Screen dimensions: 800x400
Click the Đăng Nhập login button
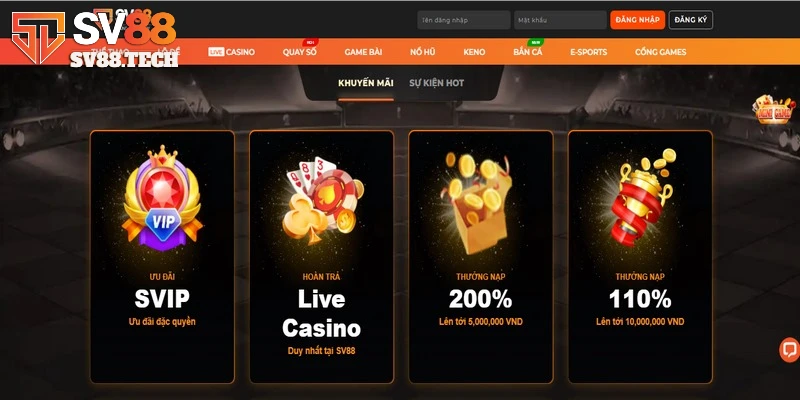click(x=637, y=20)
